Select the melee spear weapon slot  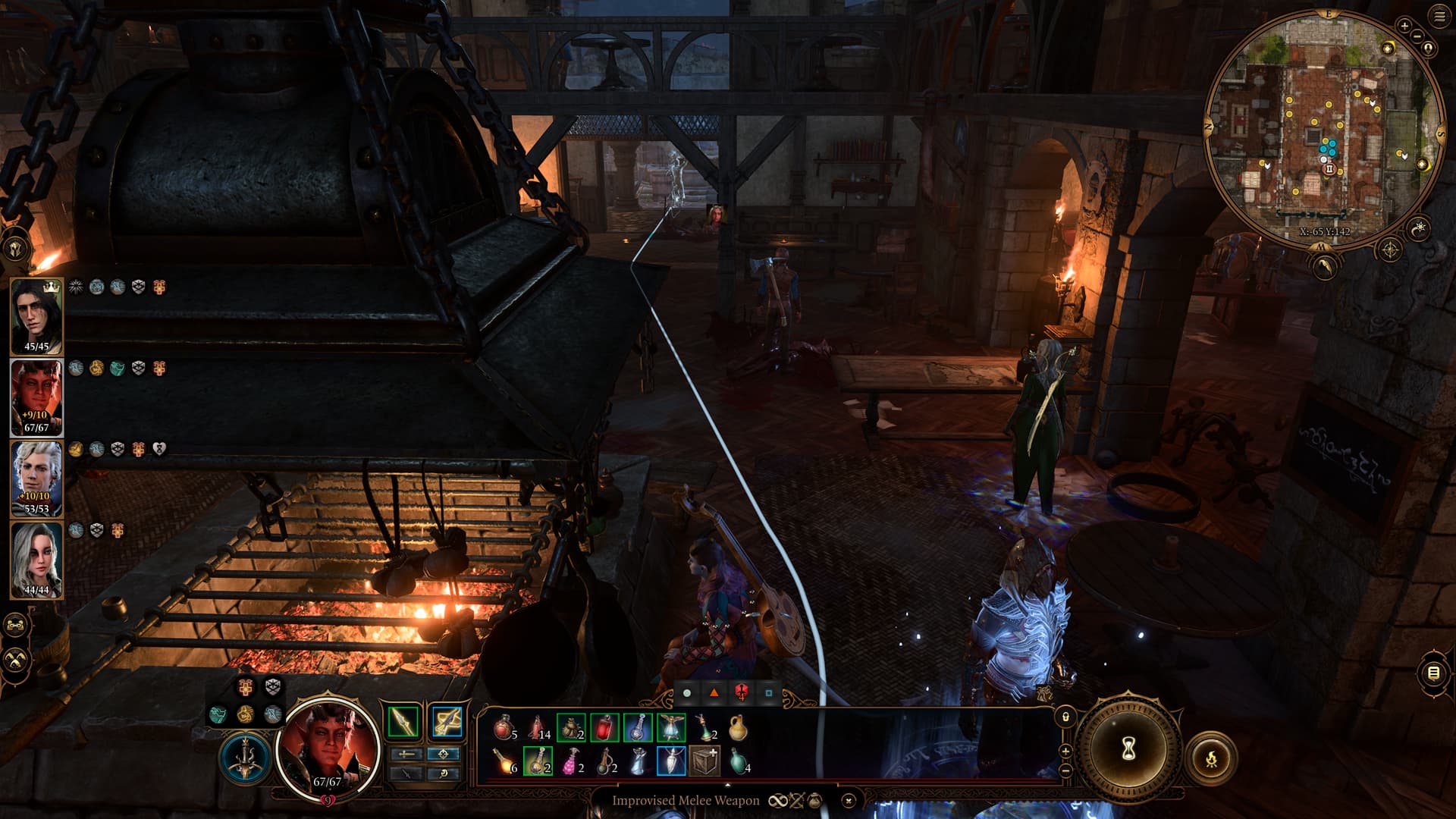coord(403,722)
